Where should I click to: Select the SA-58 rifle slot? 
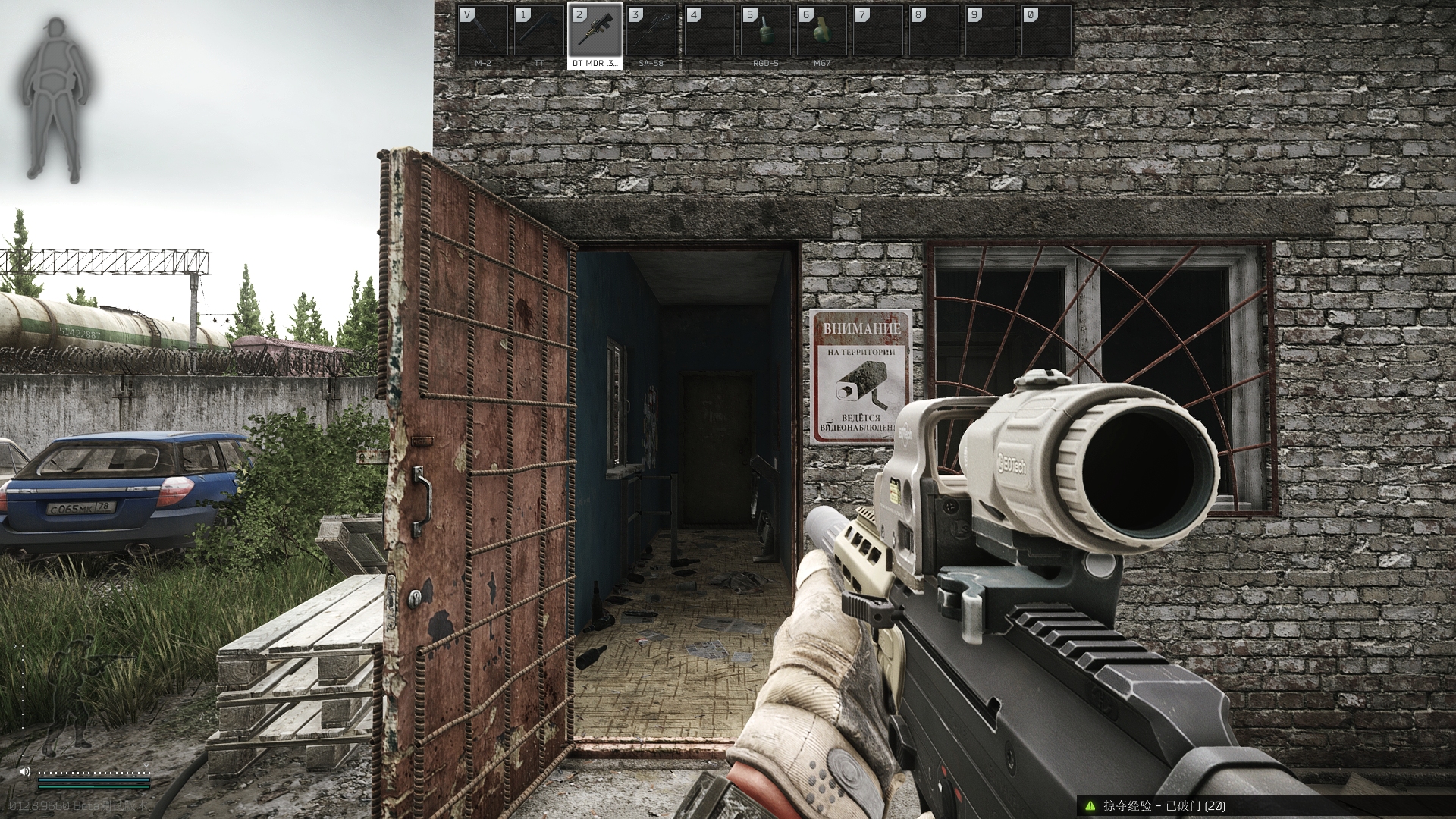[x=651, y=36]
